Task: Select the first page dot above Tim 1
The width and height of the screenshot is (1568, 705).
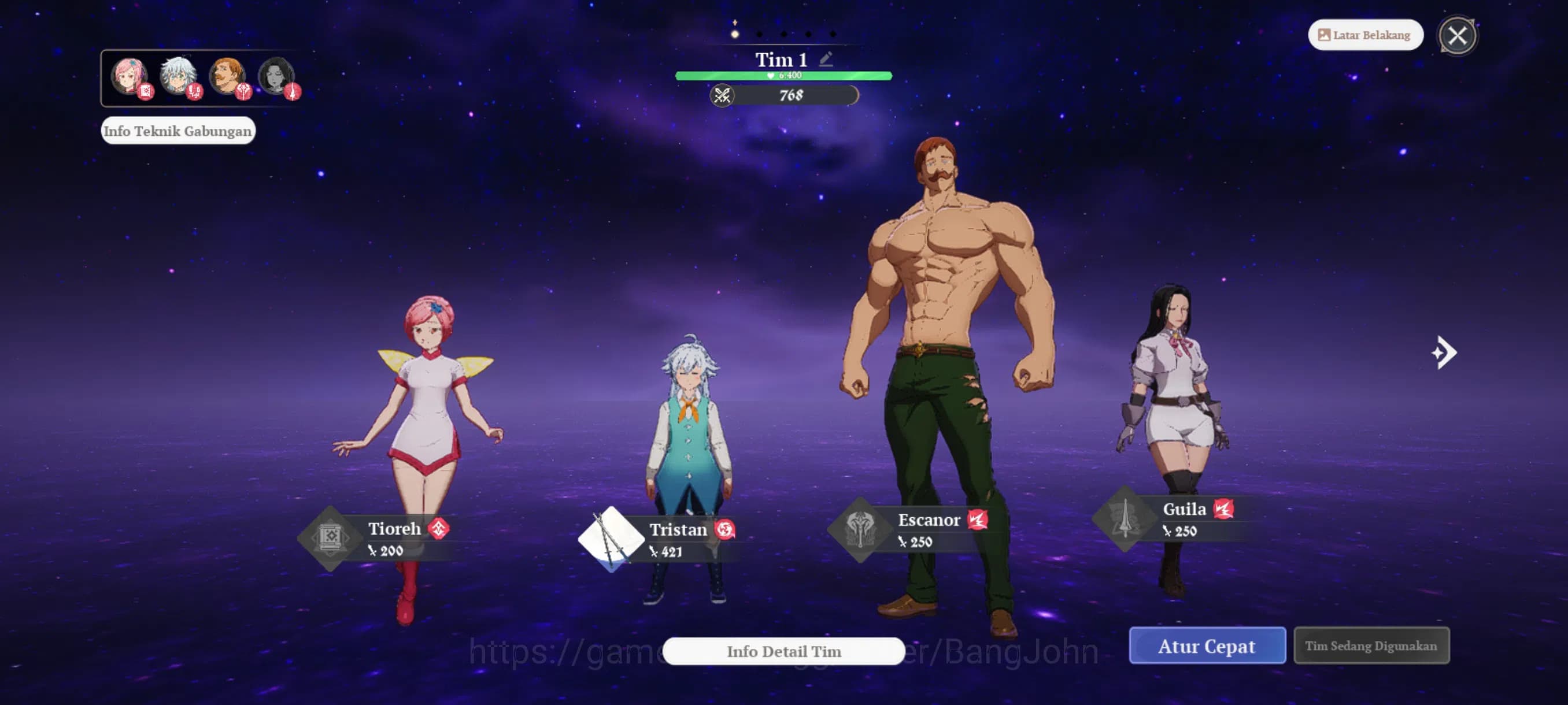Action: click(x=734, y=34)
